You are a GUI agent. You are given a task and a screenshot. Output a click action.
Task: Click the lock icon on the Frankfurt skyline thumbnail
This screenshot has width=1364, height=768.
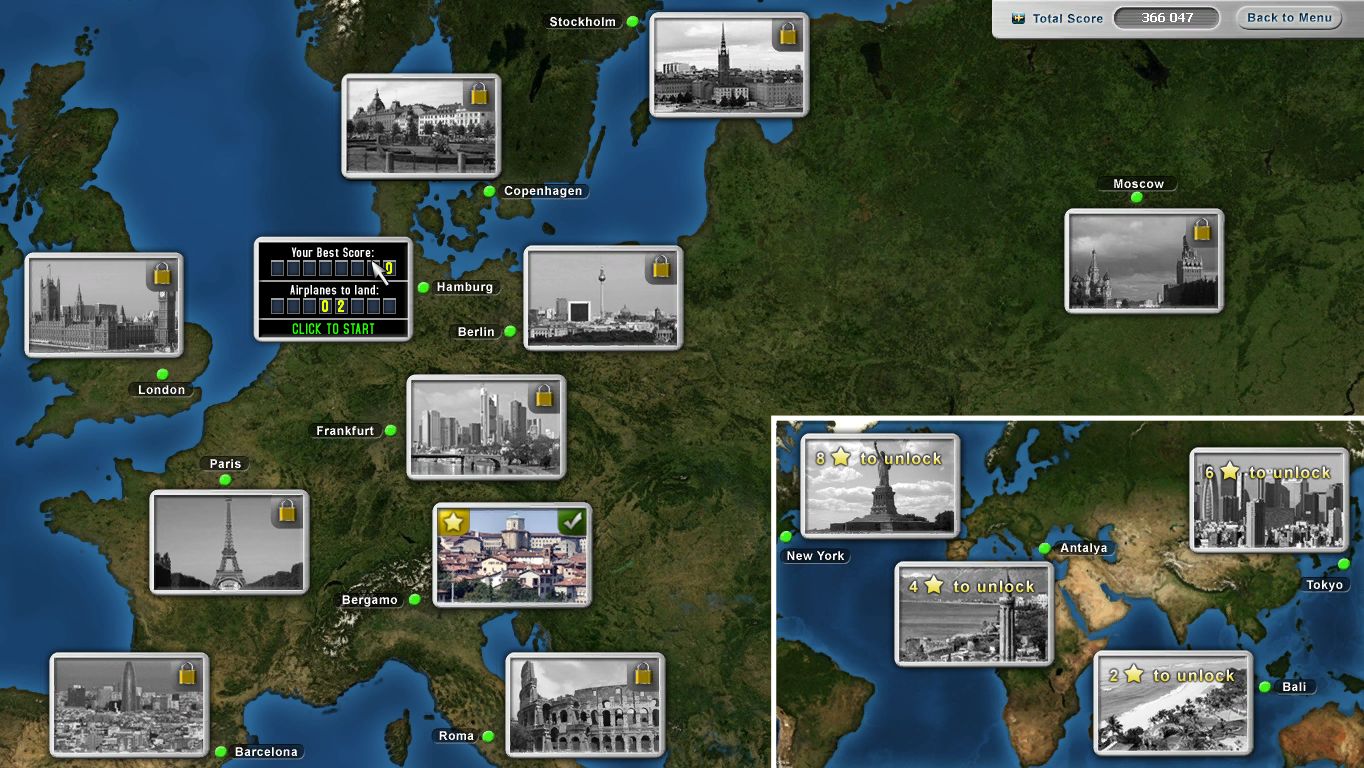tap(543, 398)
